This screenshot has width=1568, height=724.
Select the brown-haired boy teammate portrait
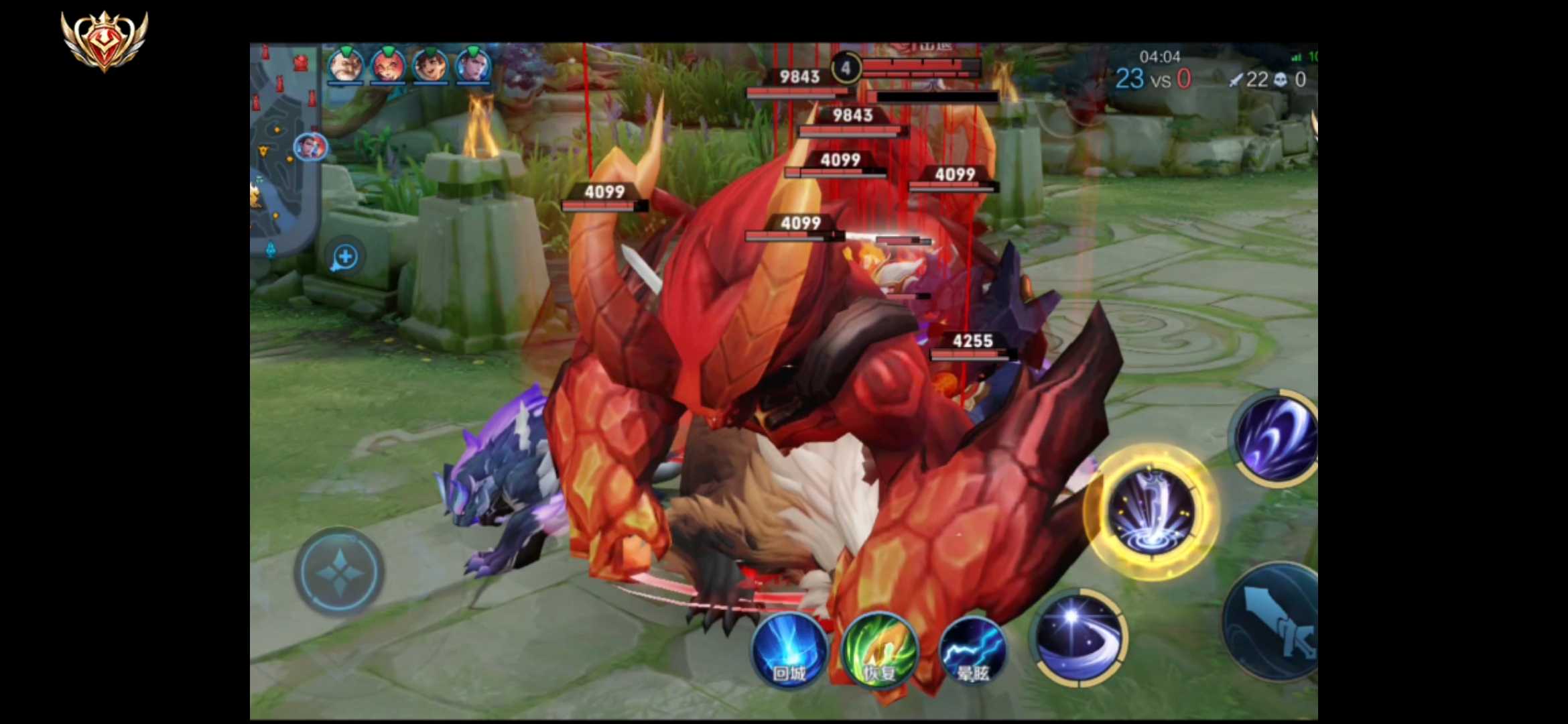430,66
